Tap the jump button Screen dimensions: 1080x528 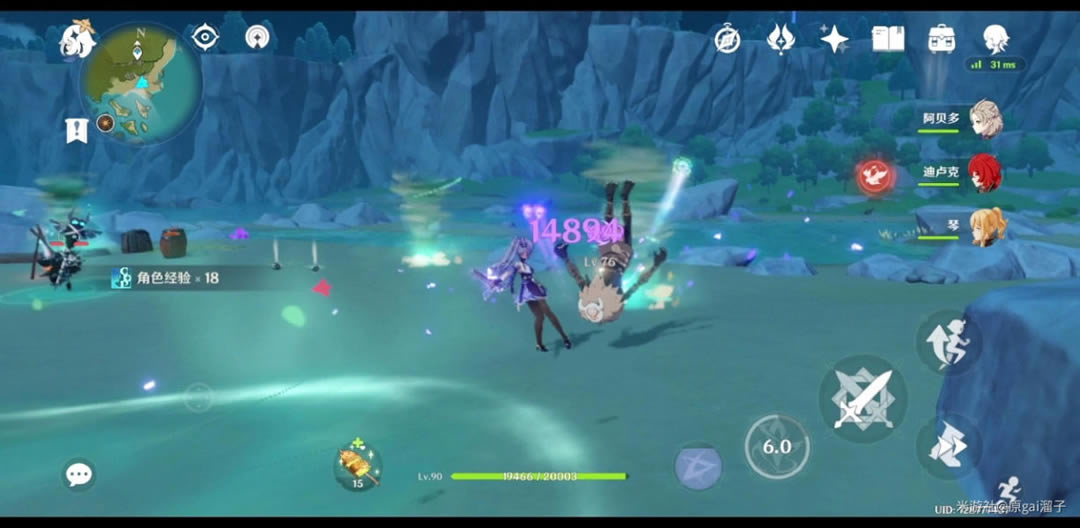[x=947, y=341]
